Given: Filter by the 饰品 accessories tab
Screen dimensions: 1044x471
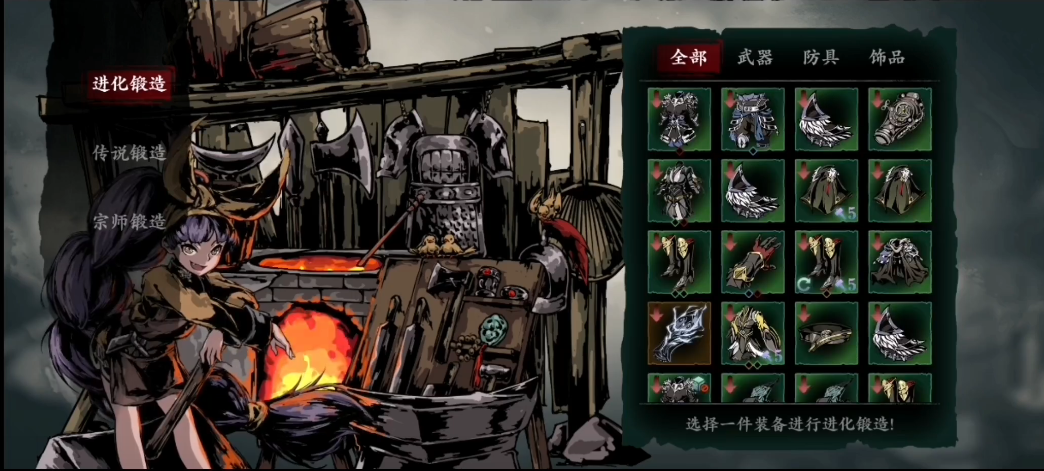Looking at the screenshot, I should 887,57.
